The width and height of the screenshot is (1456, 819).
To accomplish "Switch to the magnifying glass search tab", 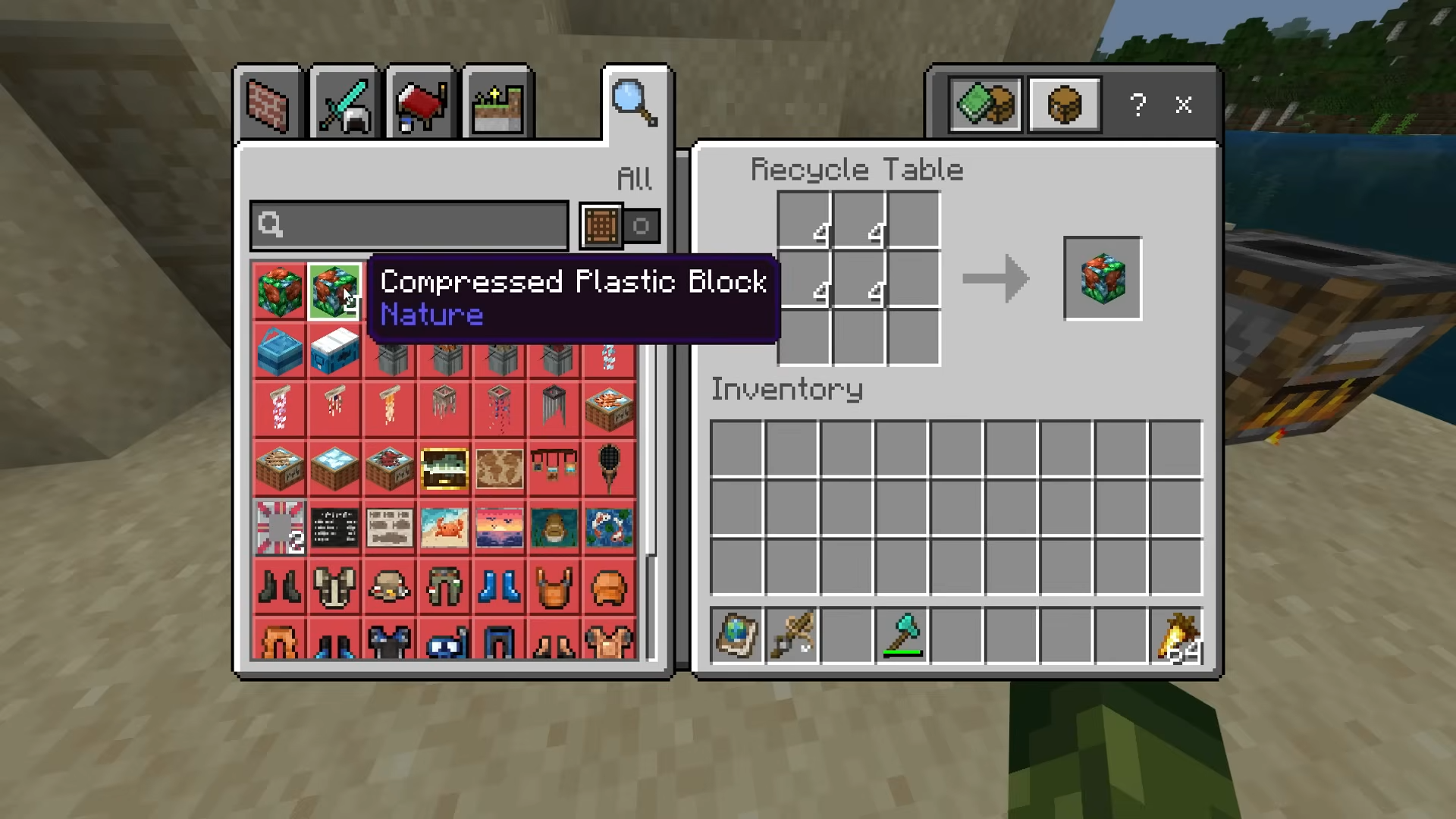I will pyautogui.click(x=635, y=103).
